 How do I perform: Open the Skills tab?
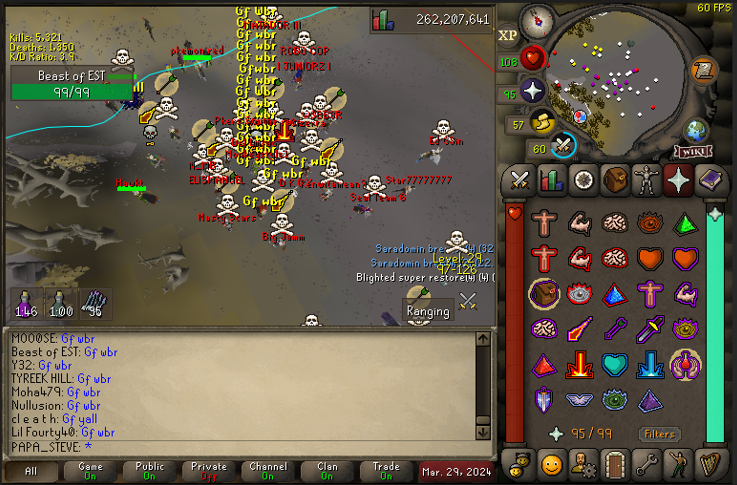tap(551, 180)
